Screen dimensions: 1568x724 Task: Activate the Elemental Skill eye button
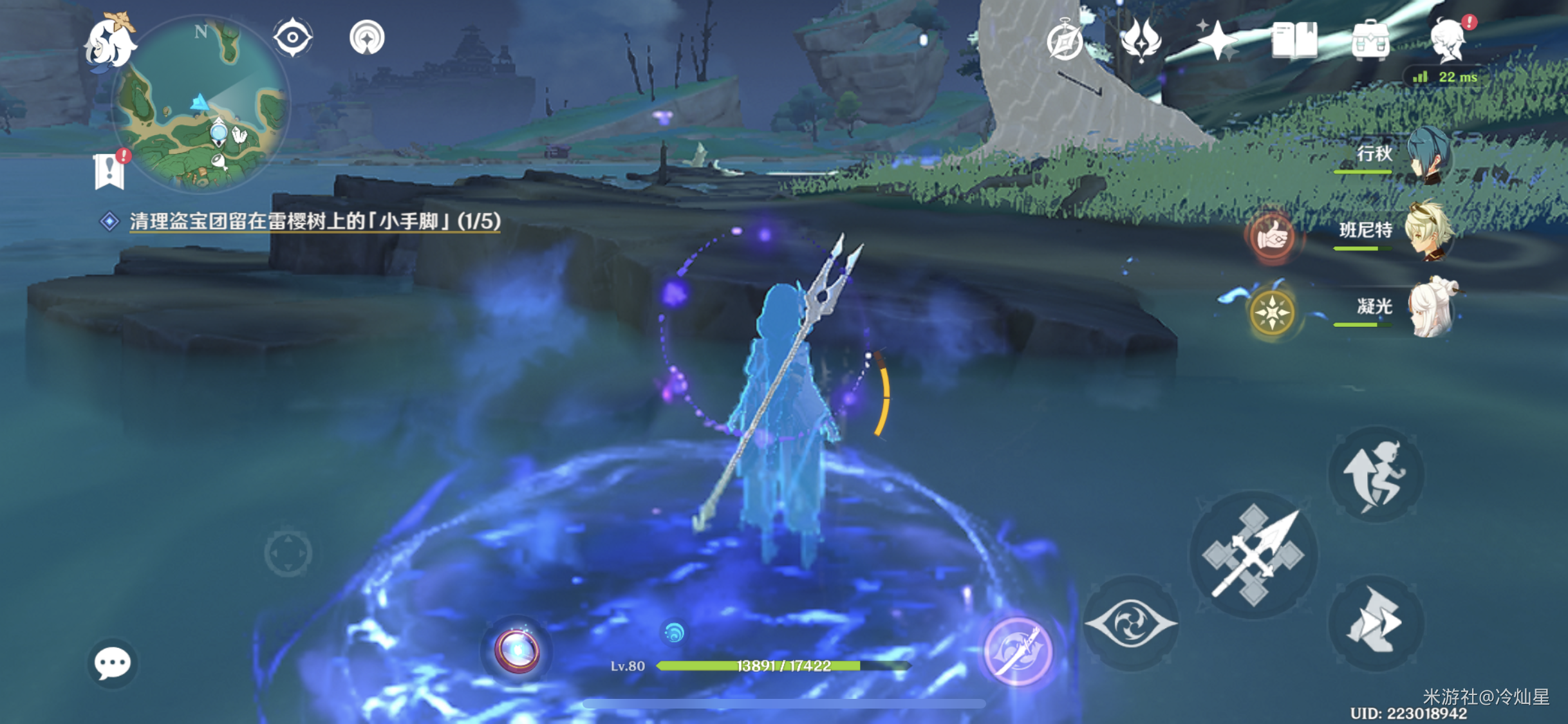[x=1131, y=623]
